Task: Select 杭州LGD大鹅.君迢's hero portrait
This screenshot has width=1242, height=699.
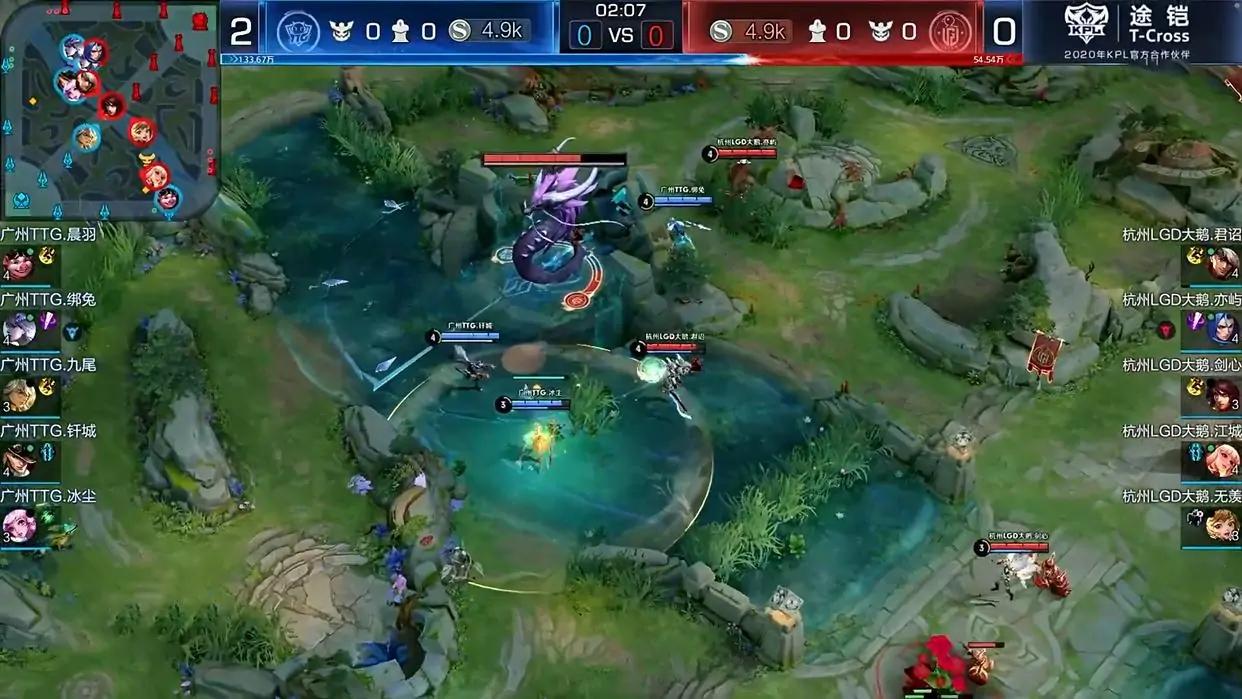Action: (x=1223, y=264)
